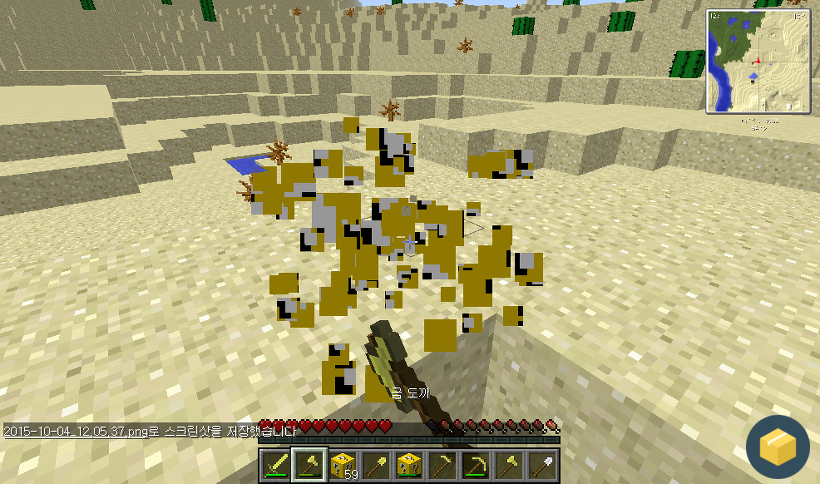The height and width of the screenshot is (484, 820).
Task: Pick the golden pickaxe showing a durability bar
Action: pyautogui.click(x=476, y=465)
